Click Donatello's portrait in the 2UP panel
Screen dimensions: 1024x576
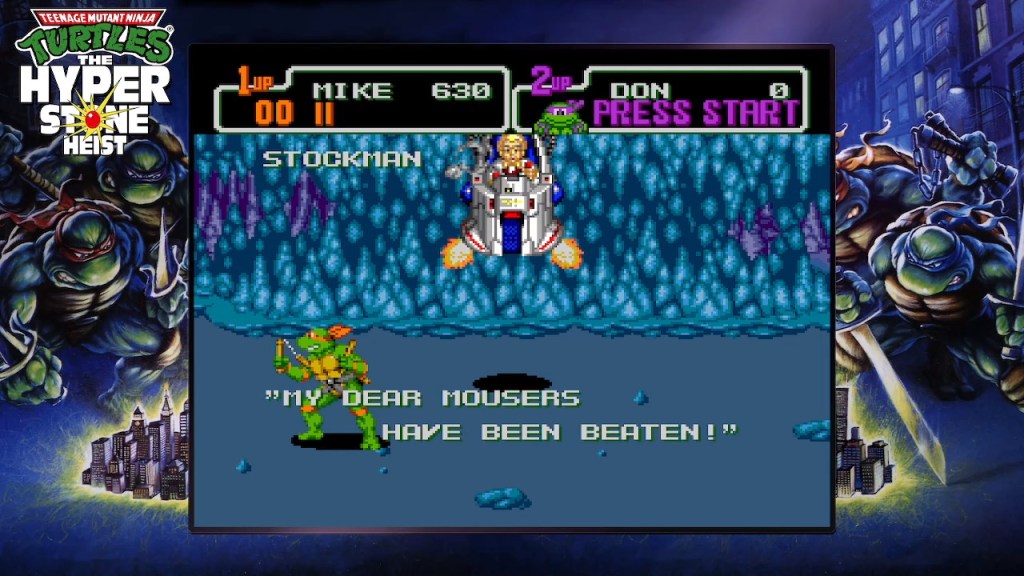[x=559, y=117]
